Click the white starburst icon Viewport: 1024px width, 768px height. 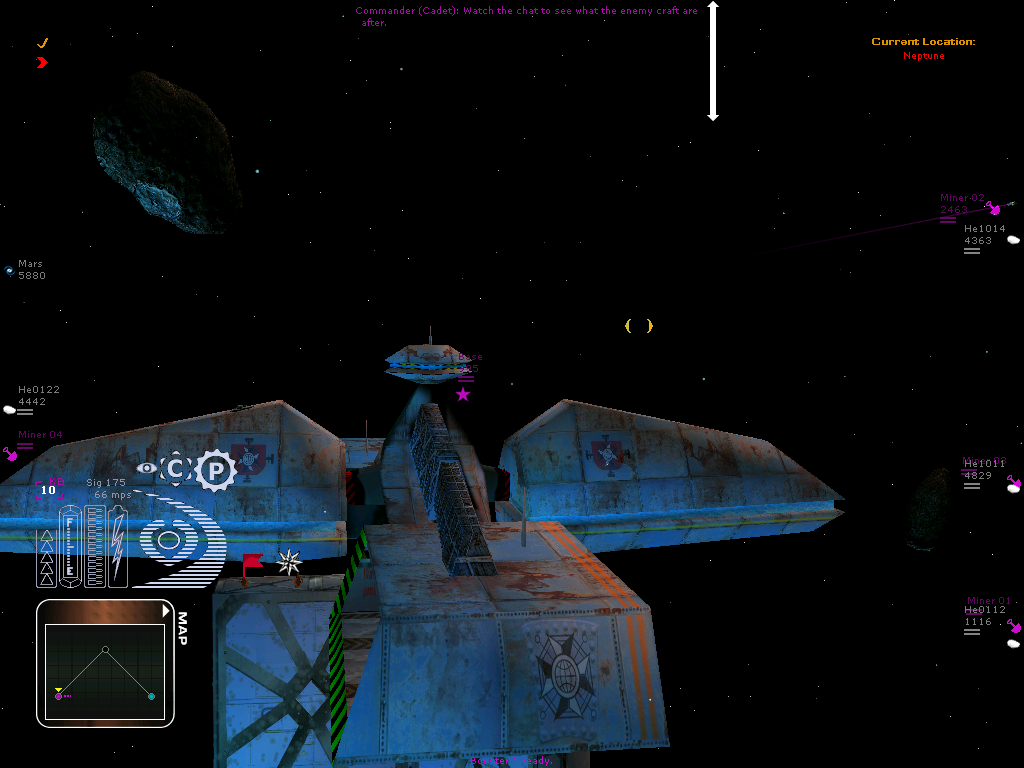coord(289,562)
